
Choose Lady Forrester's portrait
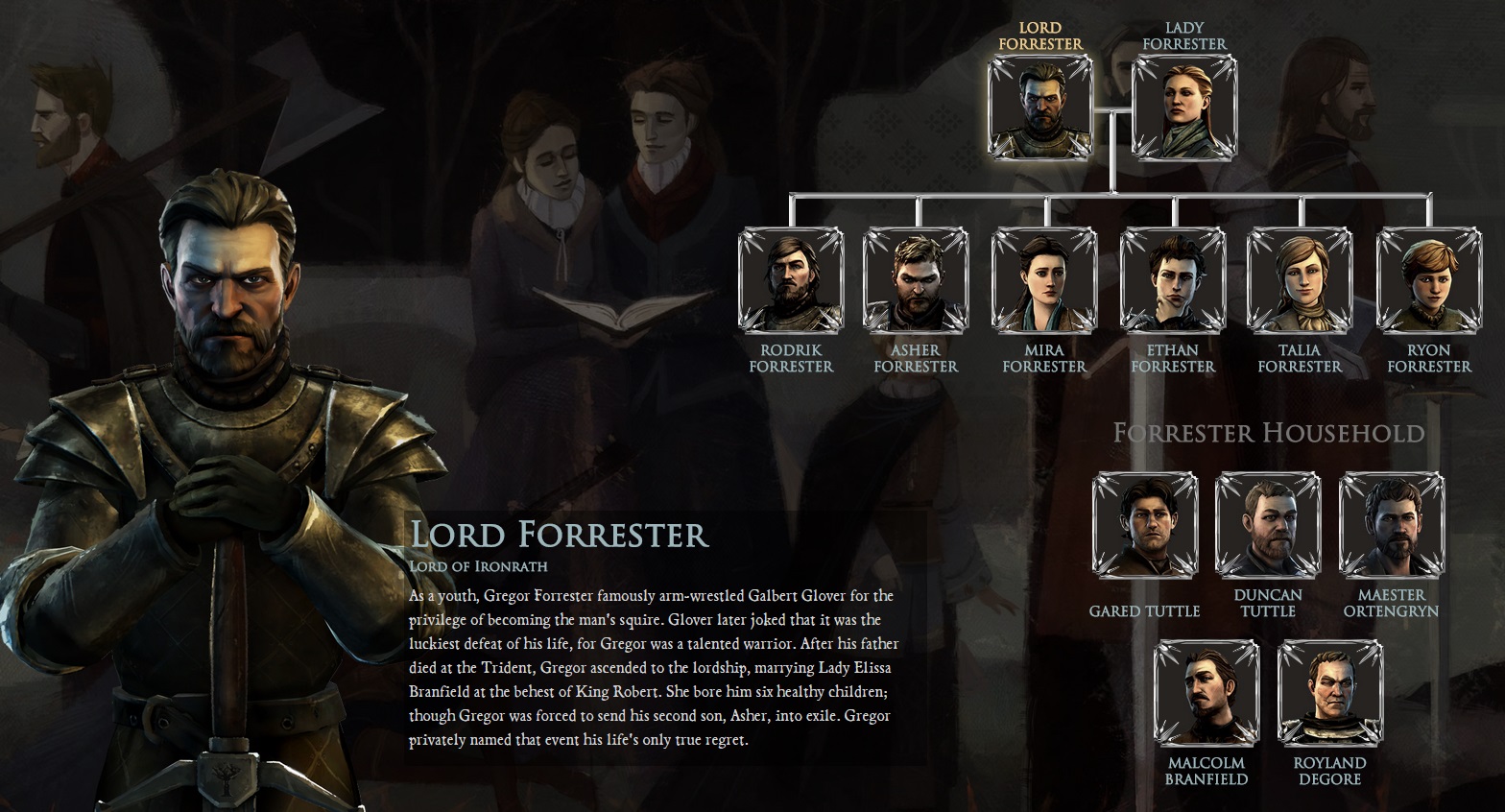1184,107
